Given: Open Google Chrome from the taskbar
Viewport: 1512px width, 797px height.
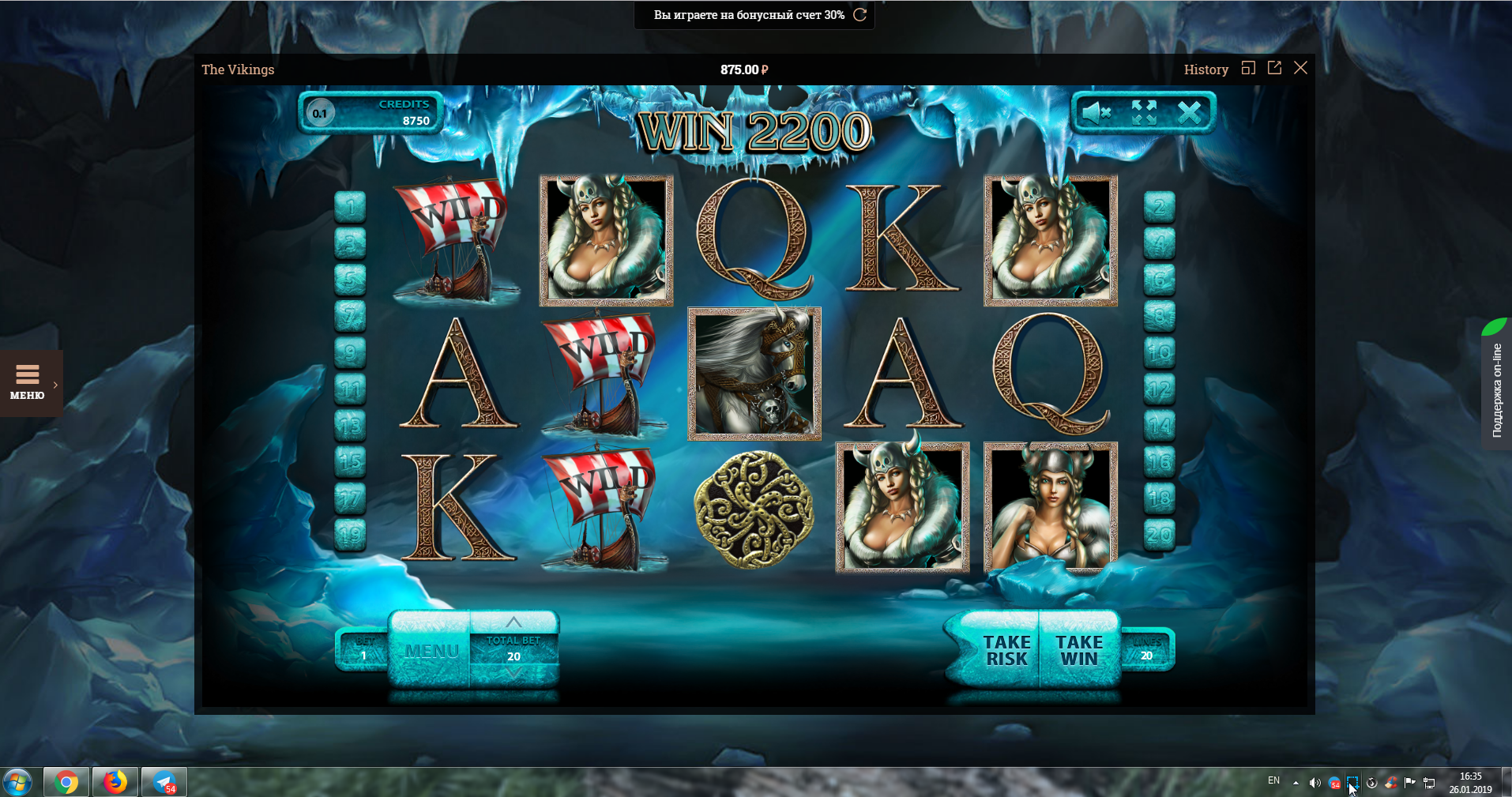Looking at the screenshot, I should [x=67, y=782].
